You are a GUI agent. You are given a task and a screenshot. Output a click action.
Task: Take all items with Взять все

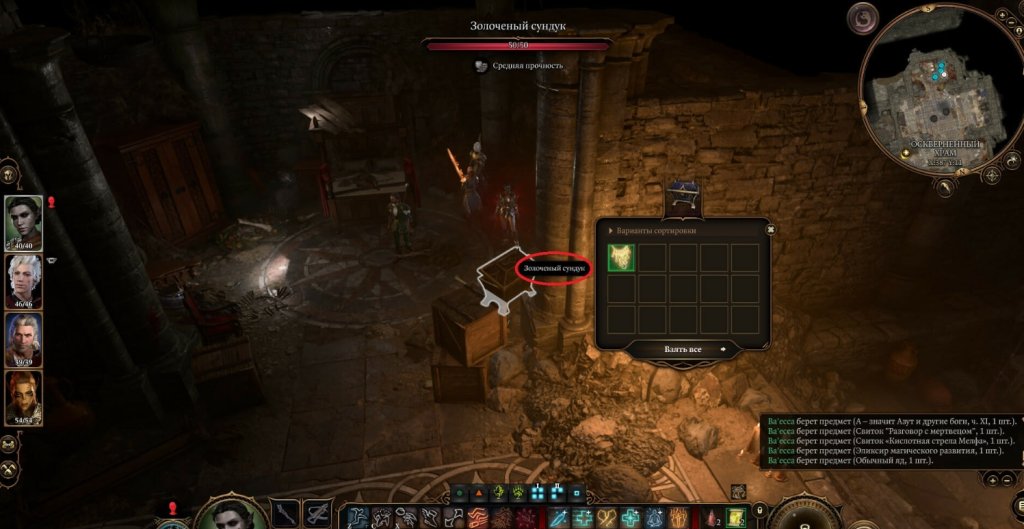(x=682, y=349)
